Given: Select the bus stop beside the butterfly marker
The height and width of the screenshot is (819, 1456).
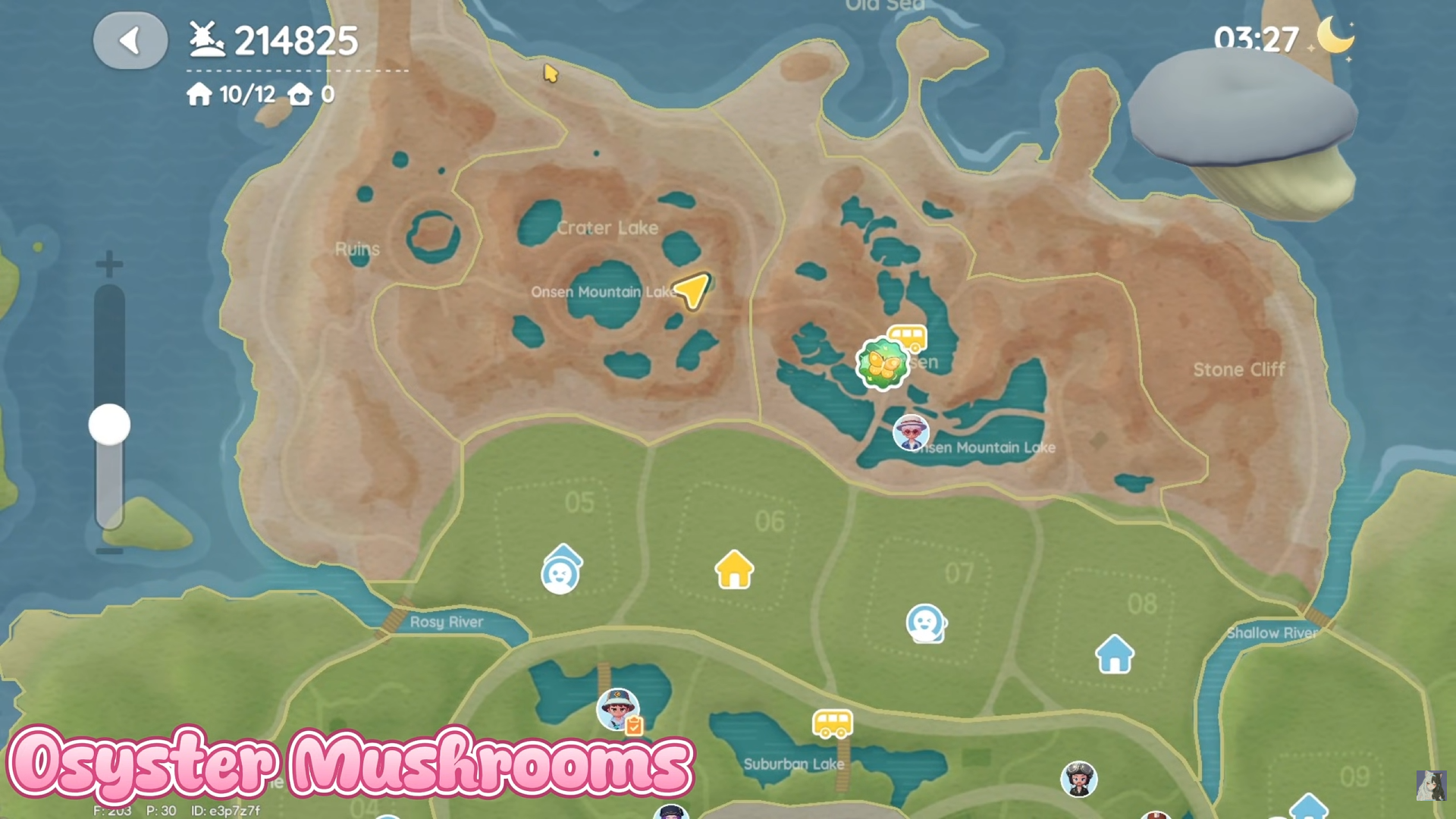Looking at the screenshot, I should click(908, 337).
